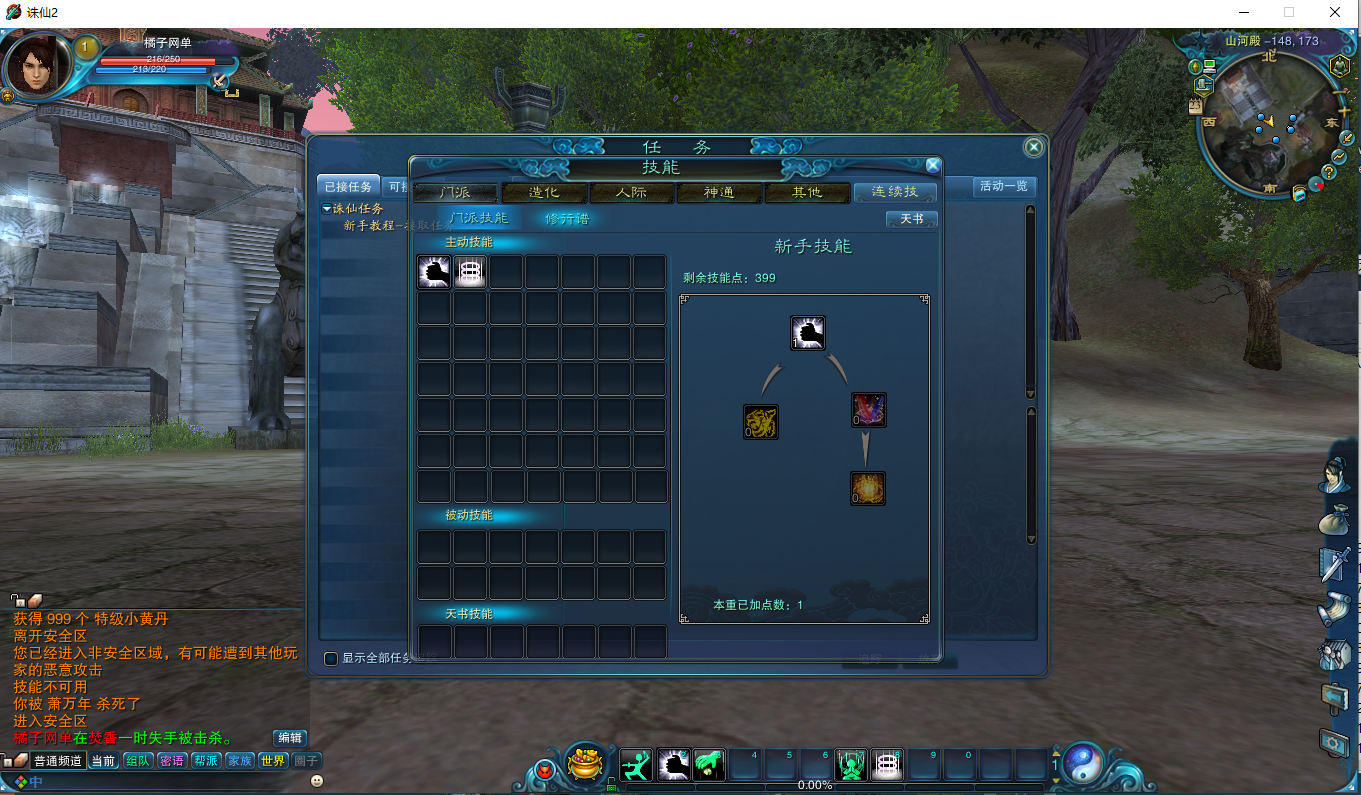
Task: Switch to the 神通 skills tab
Action: point(719,193)
